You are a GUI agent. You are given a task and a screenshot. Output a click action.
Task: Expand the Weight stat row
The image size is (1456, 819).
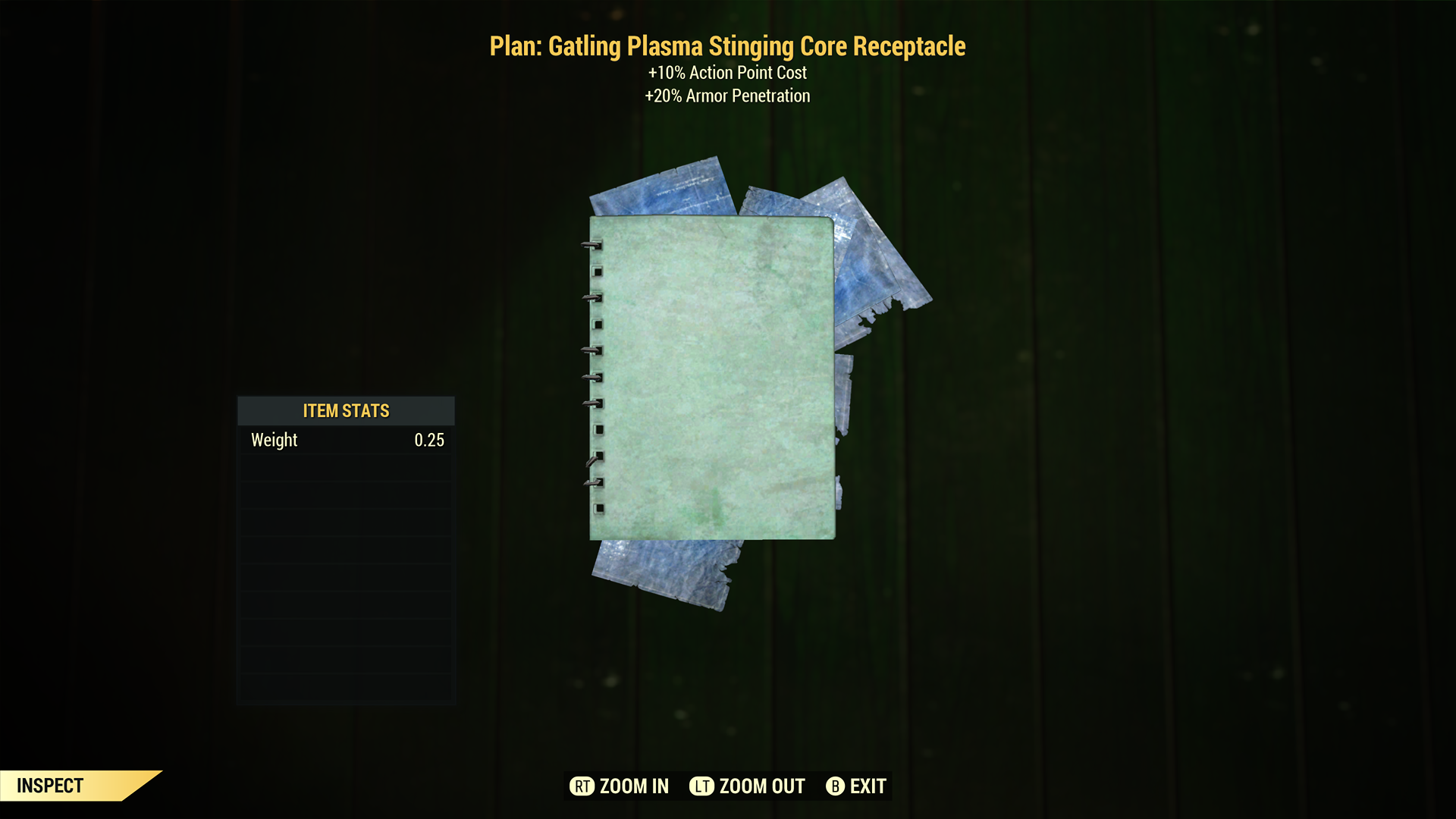coord(345,440)
